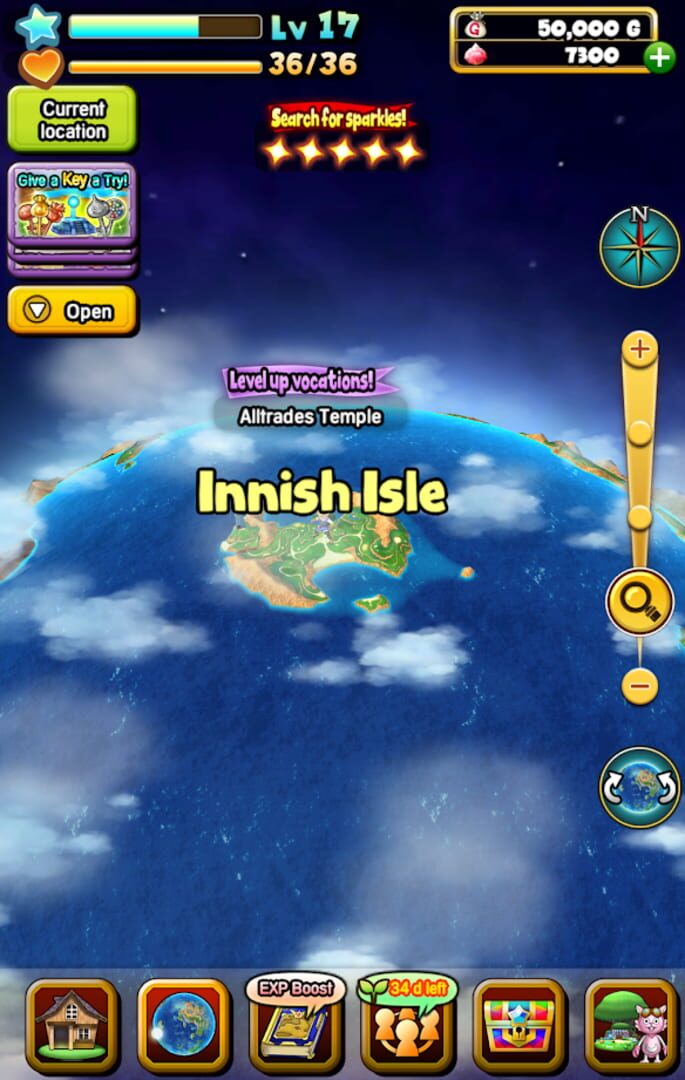Viewport: 685px width, 1080px height.
Task: Zoom in with the plus button
Action: [640, 350]
